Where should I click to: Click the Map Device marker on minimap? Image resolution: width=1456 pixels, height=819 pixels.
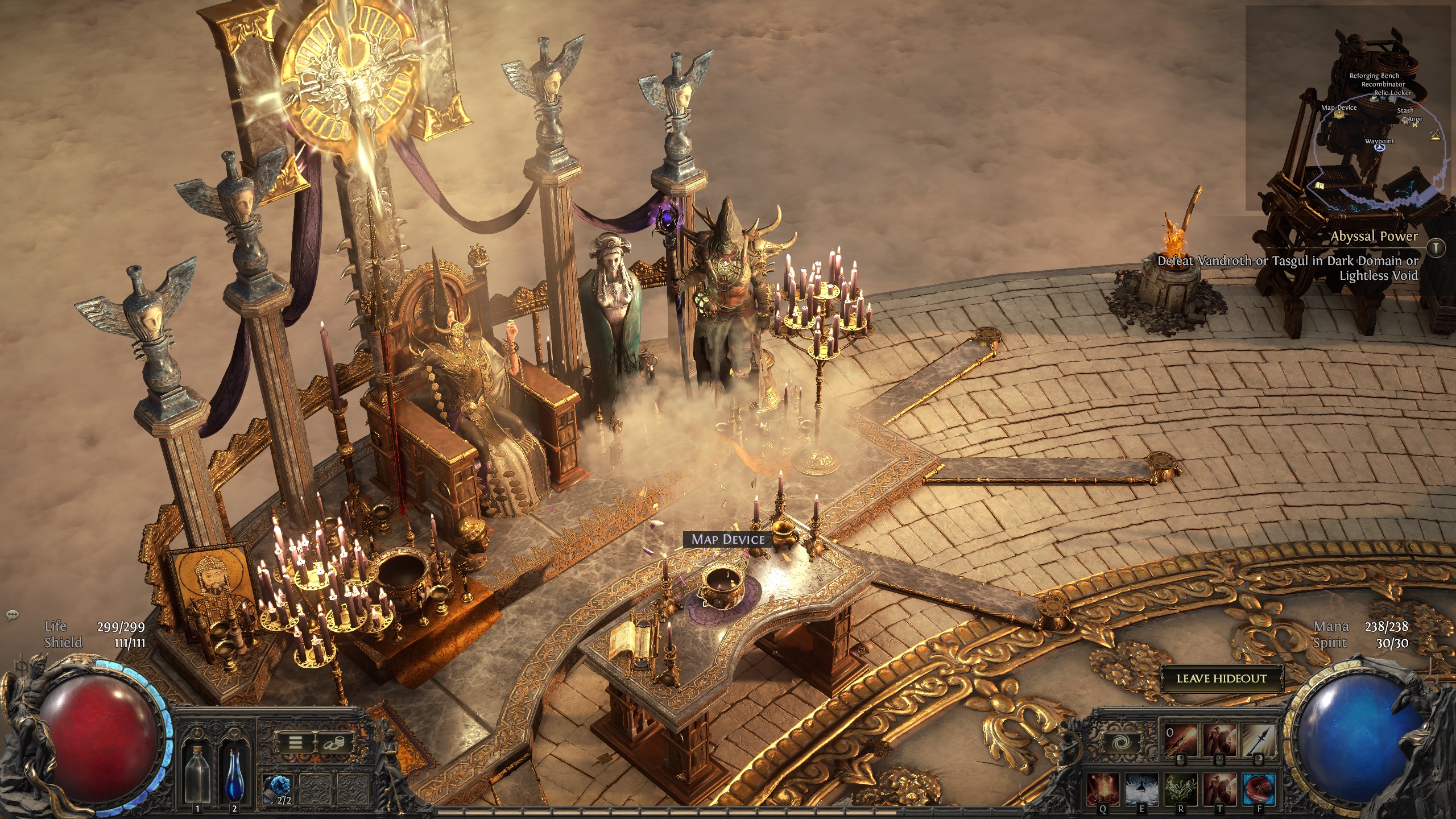[1339, 114]
